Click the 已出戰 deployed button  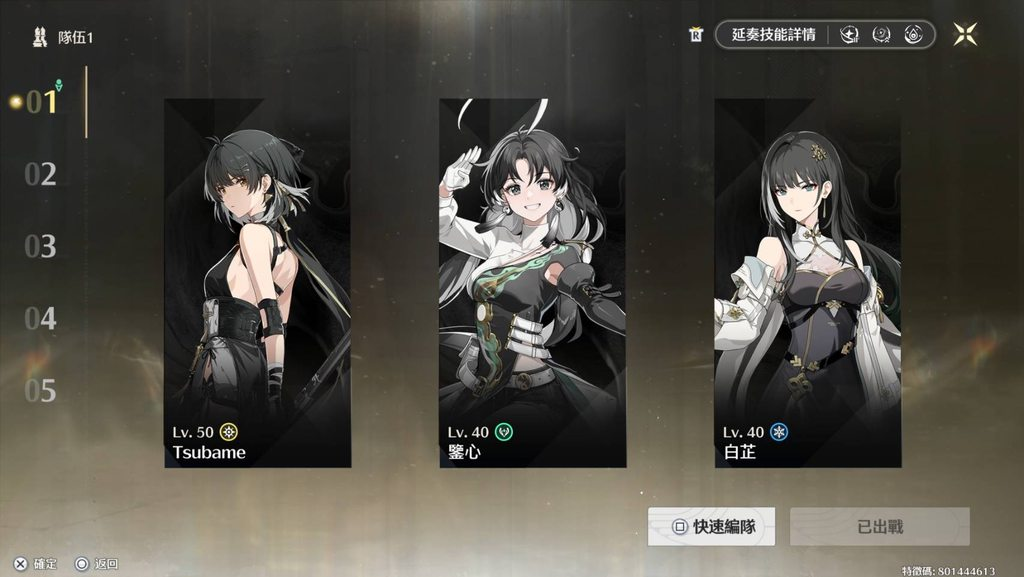coord(880,526)
